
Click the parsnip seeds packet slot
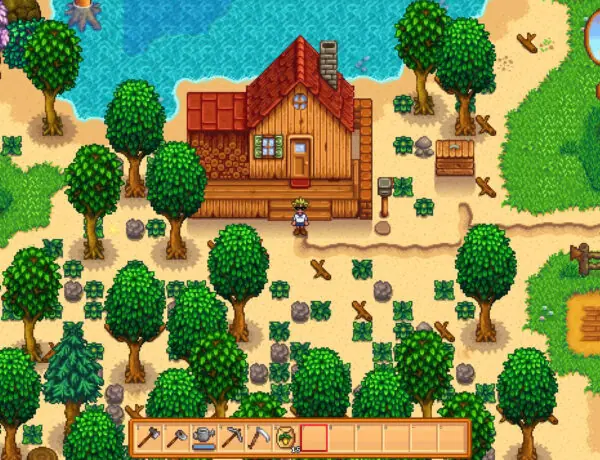(x=286, y=437)
